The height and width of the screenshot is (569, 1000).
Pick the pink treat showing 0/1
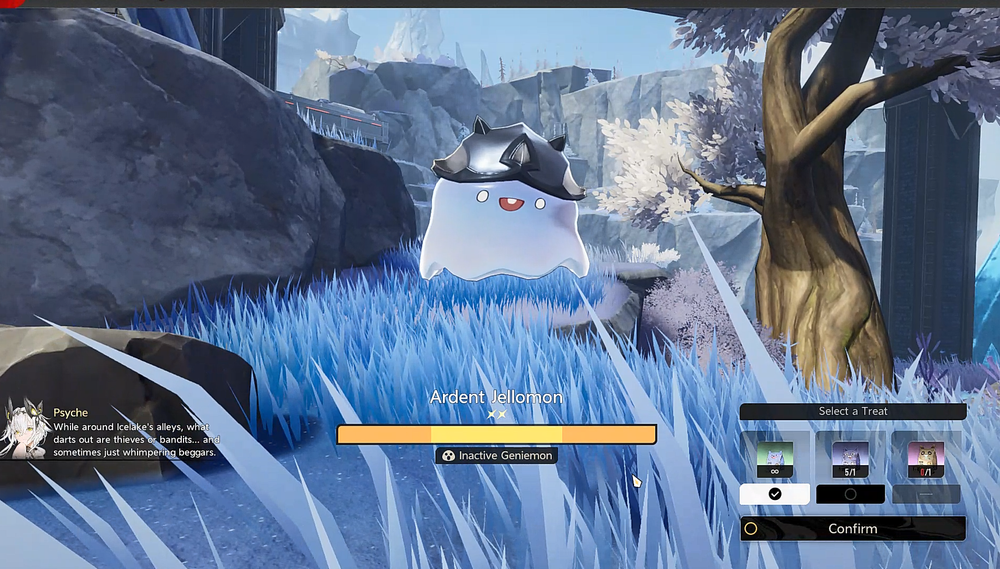point(926,459)
